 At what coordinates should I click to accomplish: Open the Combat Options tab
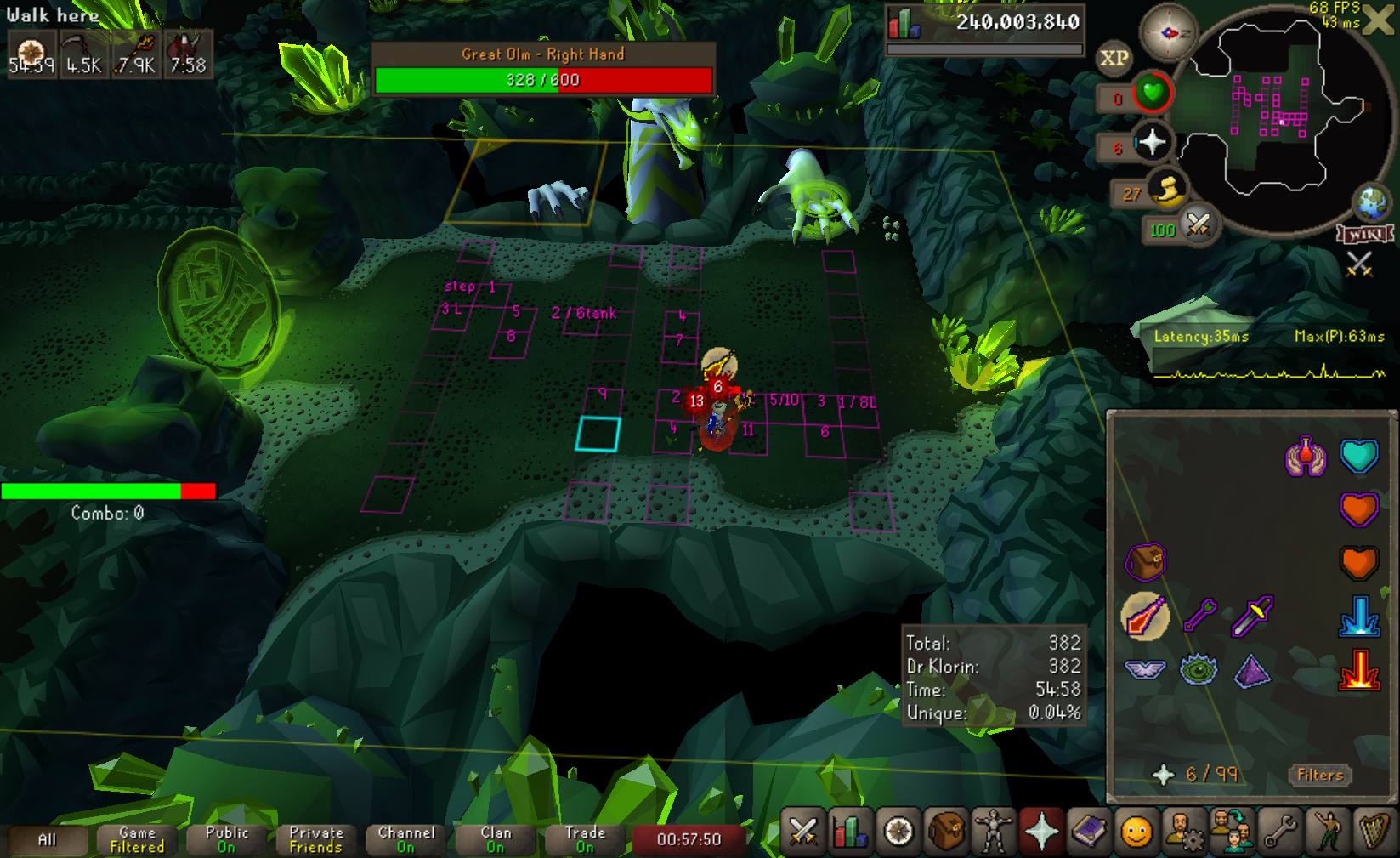click(x=803, y=831)
